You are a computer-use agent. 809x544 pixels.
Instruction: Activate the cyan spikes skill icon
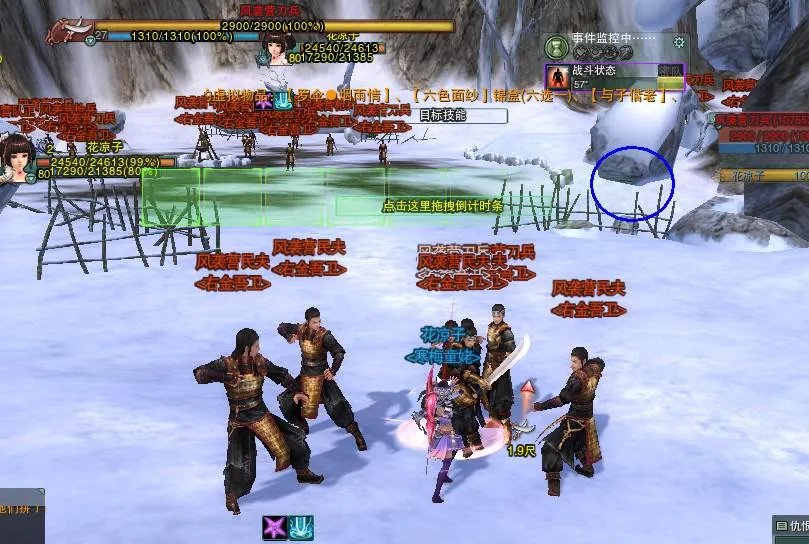[x=301, y=529]
